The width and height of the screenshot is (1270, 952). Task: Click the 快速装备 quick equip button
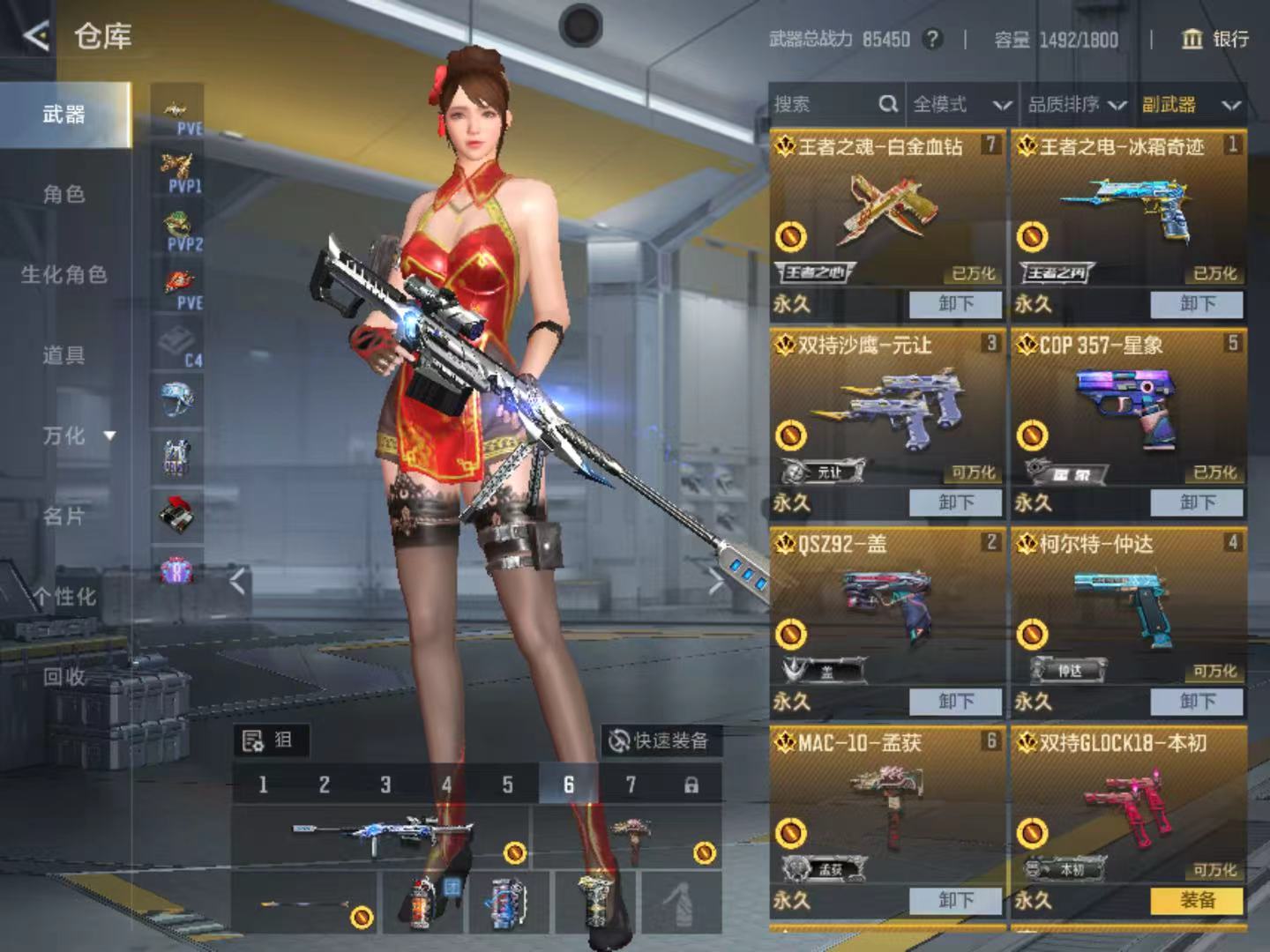point(660,740)
